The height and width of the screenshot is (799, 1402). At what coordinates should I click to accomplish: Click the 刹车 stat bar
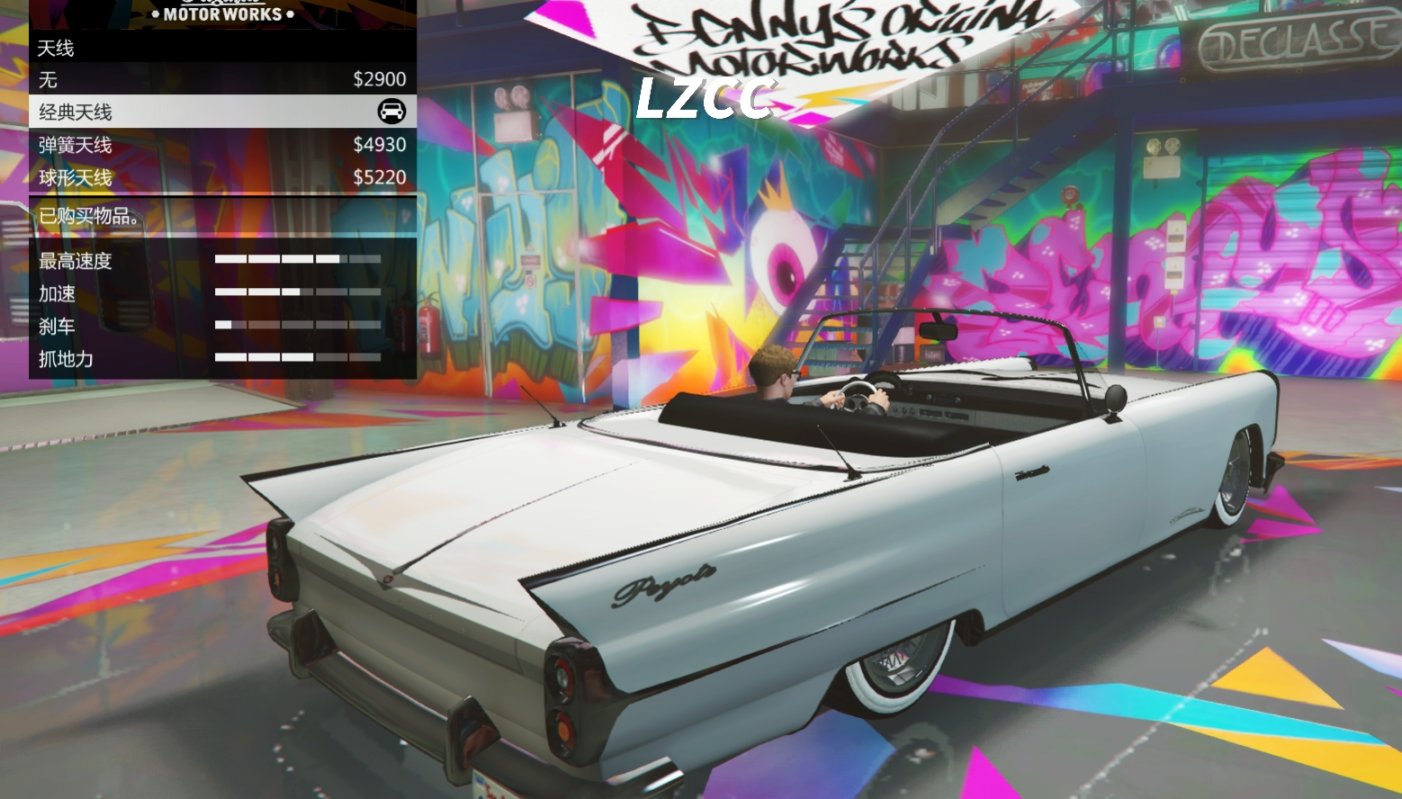click(x=295, y=326)
